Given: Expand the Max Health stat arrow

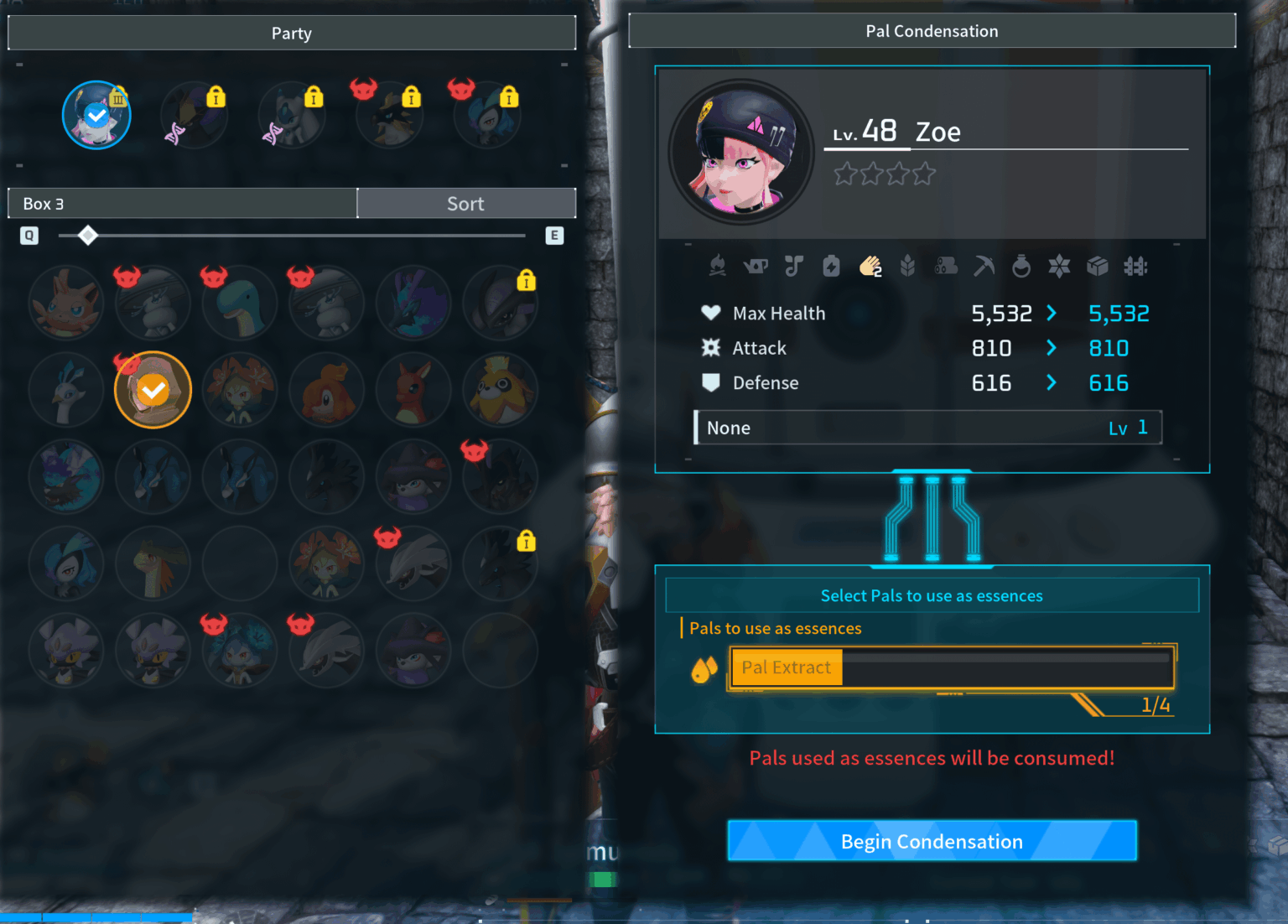Looking at the screenshot, I should coord(1052,313).
